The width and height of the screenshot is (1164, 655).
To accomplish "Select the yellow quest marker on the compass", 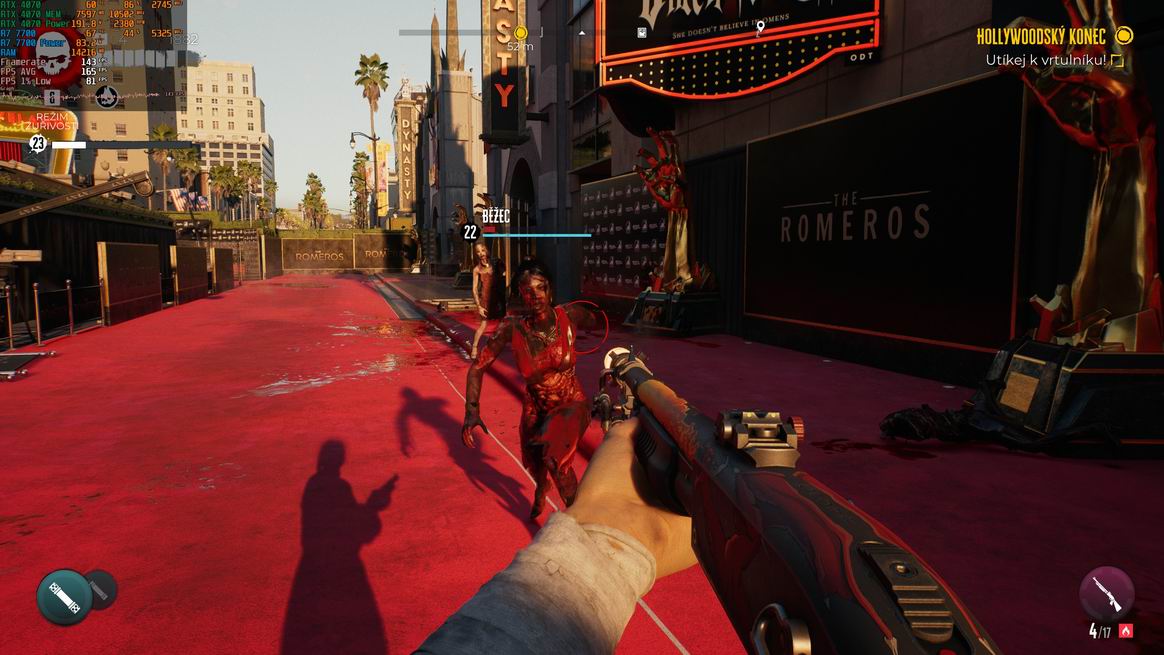I will pyautogui.click(x=520, y=33).
